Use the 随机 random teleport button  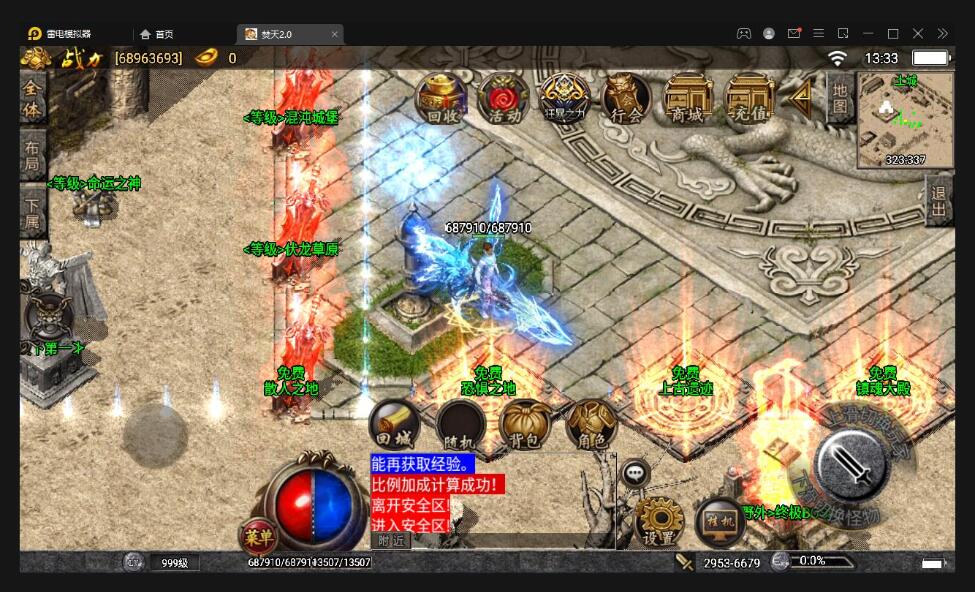[x=460, y=425]
